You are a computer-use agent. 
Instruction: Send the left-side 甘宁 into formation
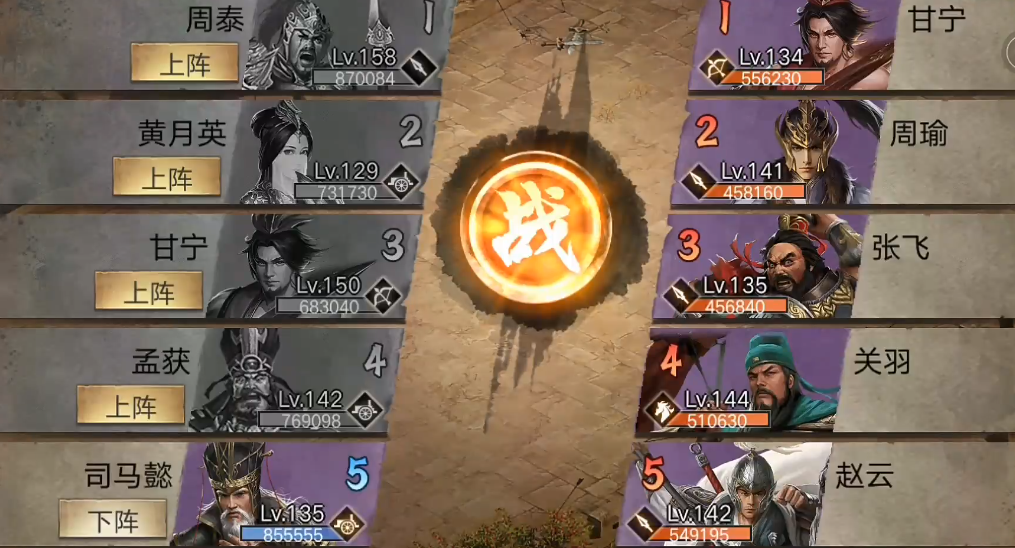click(149, 292)
